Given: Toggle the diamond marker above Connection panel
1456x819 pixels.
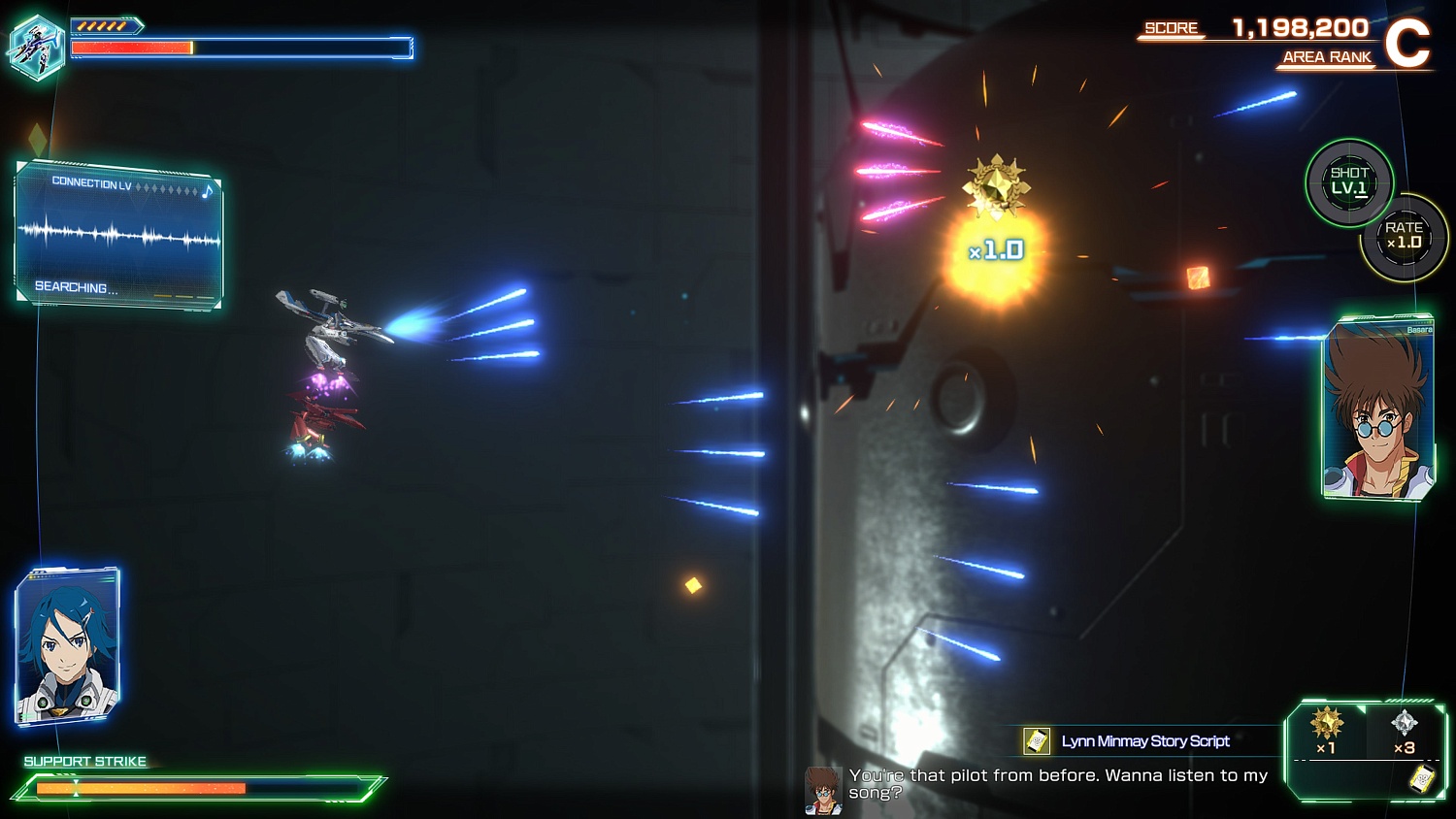Looking at the screenshot, I should pos(37,142).
